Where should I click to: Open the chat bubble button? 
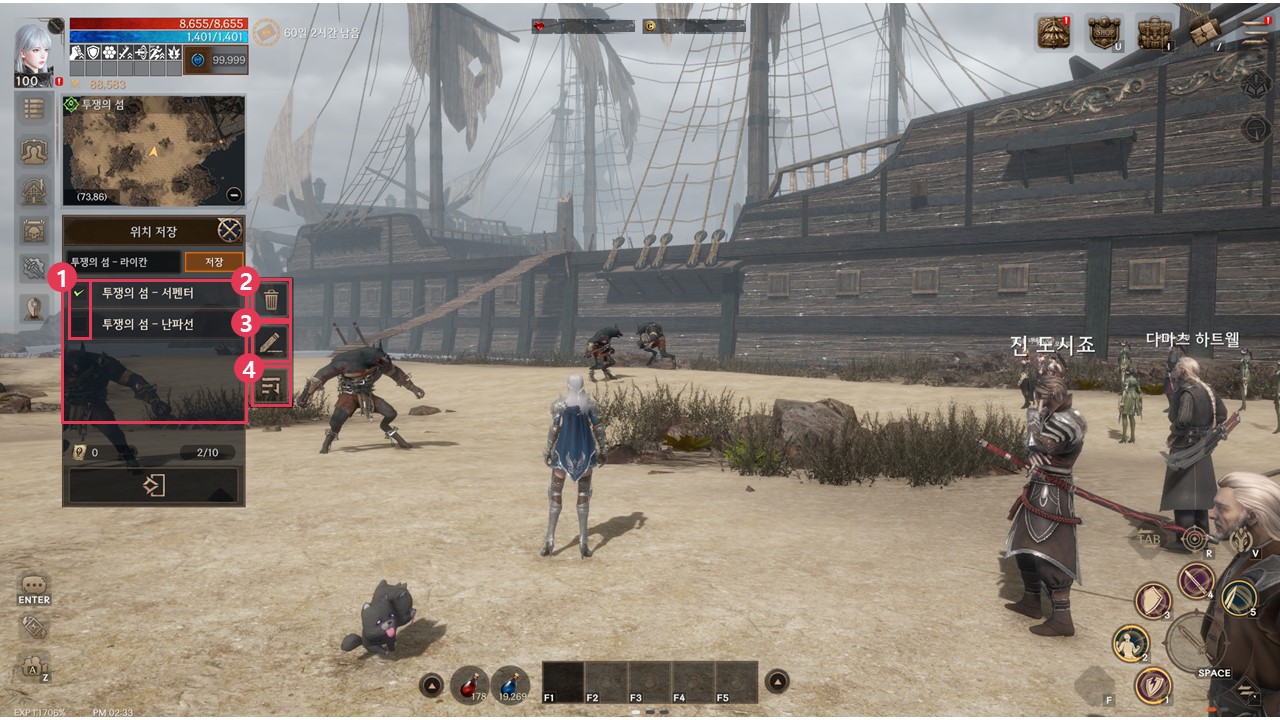click(x=34, y=584)
